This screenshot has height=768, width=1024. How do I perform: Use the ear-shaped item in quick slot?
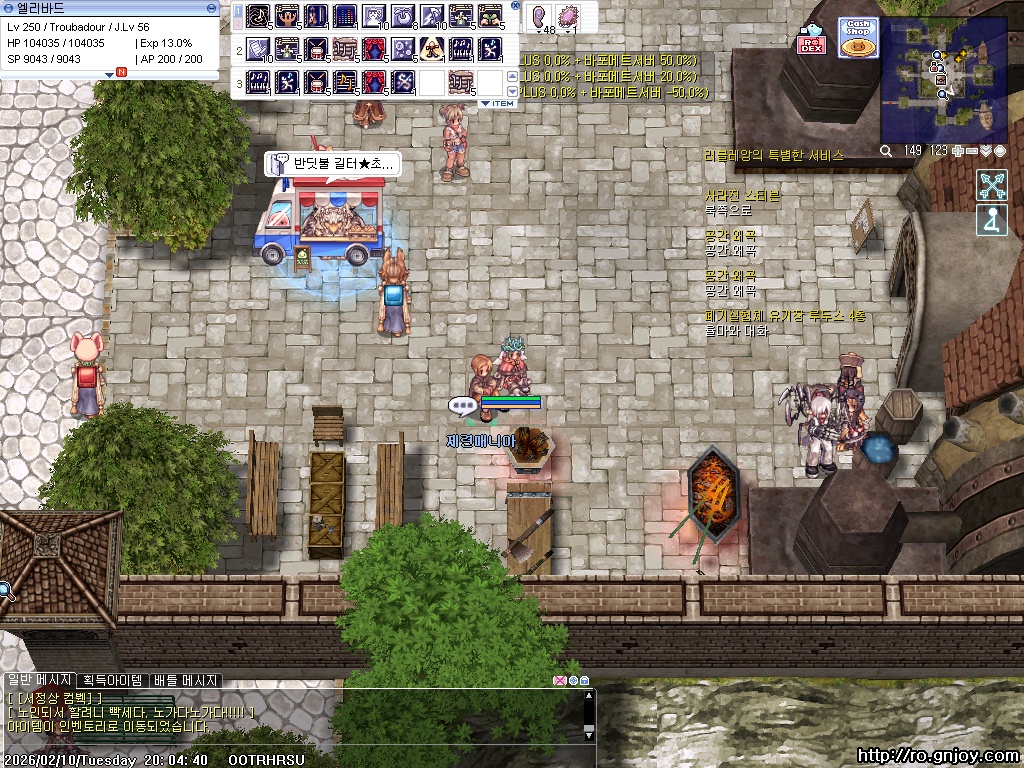coord(541,17)
